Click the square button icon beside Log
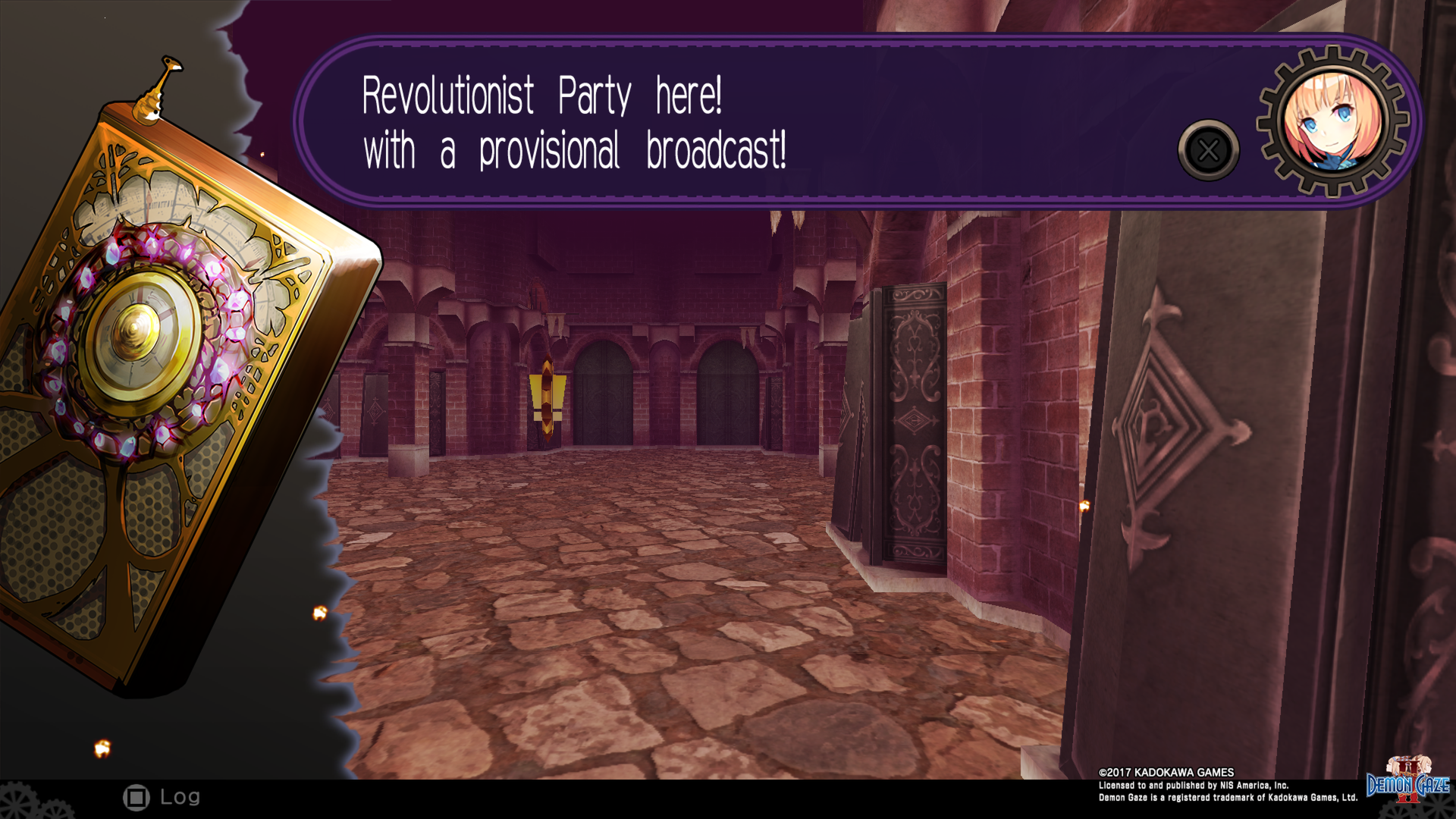The width and height of the screenshot is (1456, 819). 136,796
